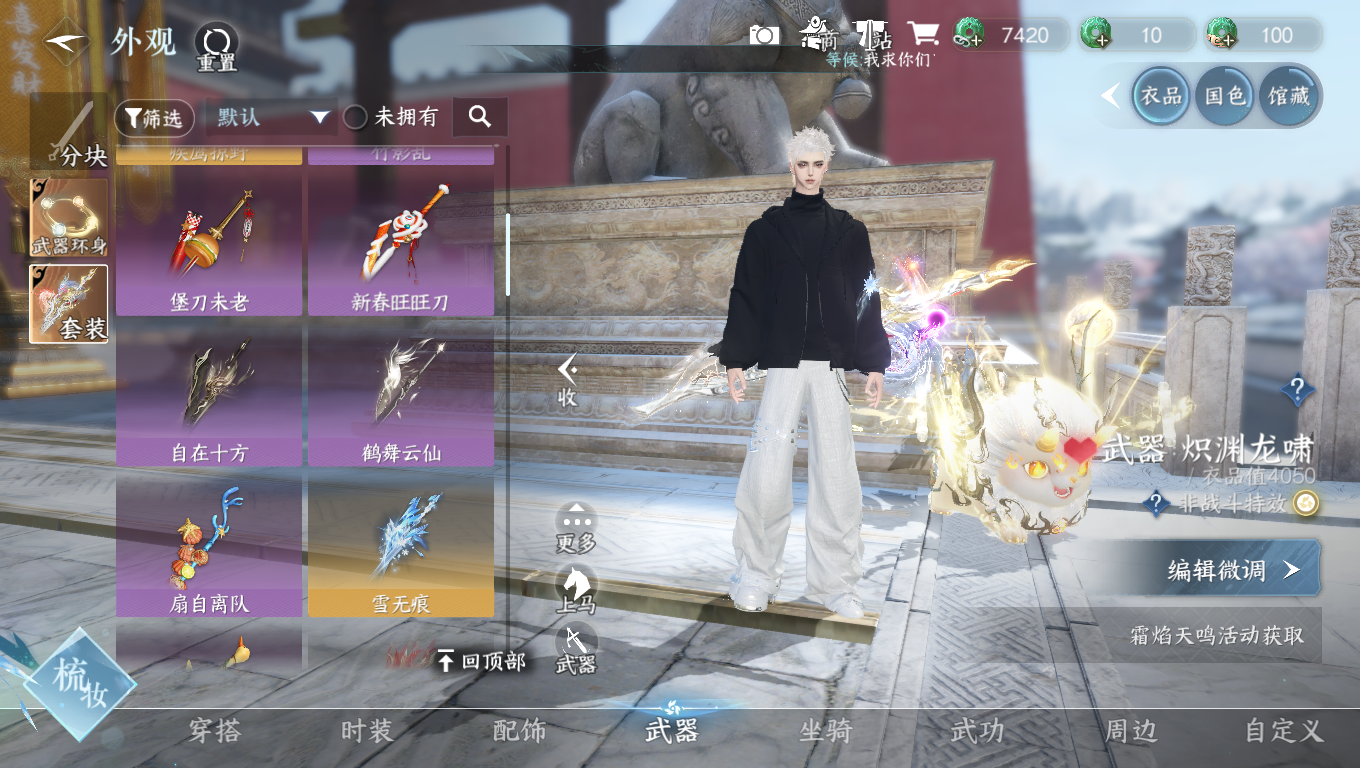Take a photo with camera icon
The image size is (1360, 768).
(x=765, y=36)
